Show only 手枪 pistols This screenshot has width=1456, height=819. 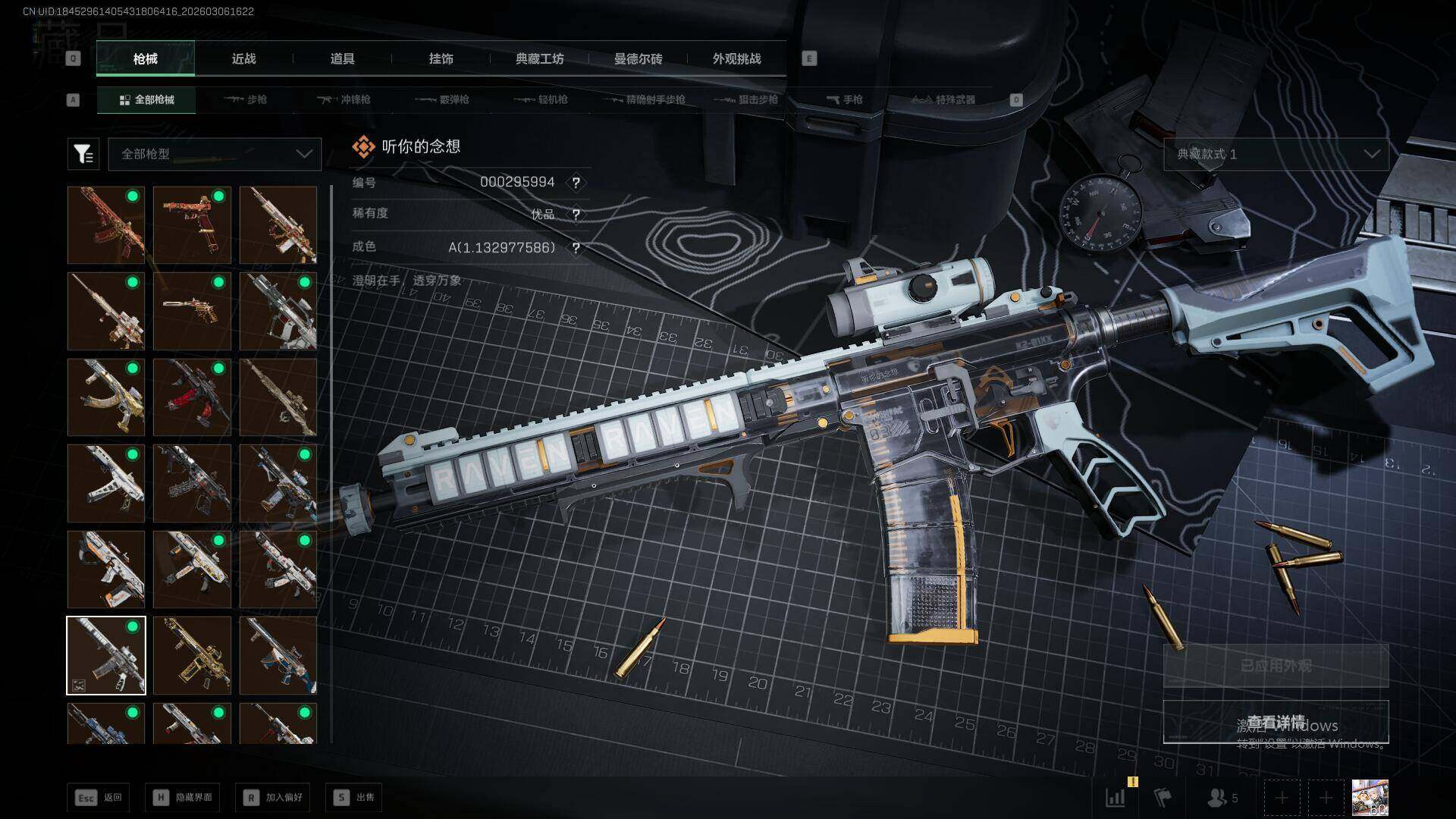[845, 99]
